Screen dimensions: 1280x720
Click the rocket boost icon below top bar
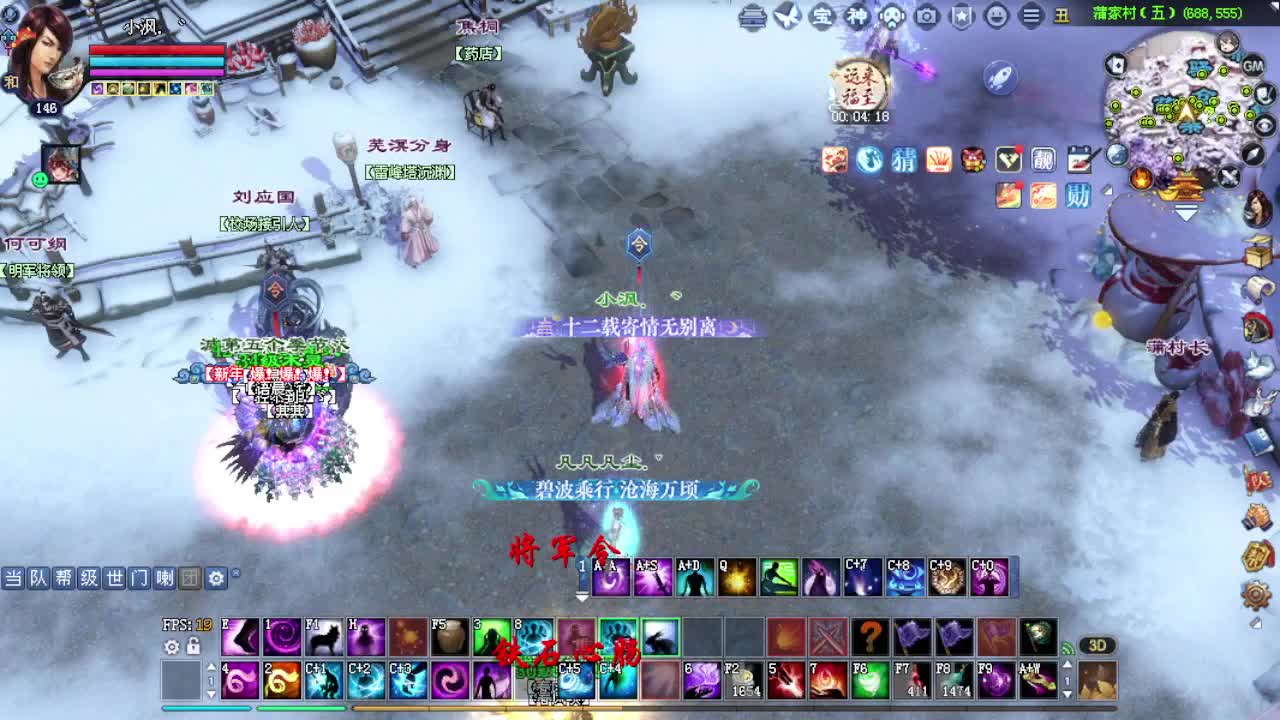pos(999,77)
